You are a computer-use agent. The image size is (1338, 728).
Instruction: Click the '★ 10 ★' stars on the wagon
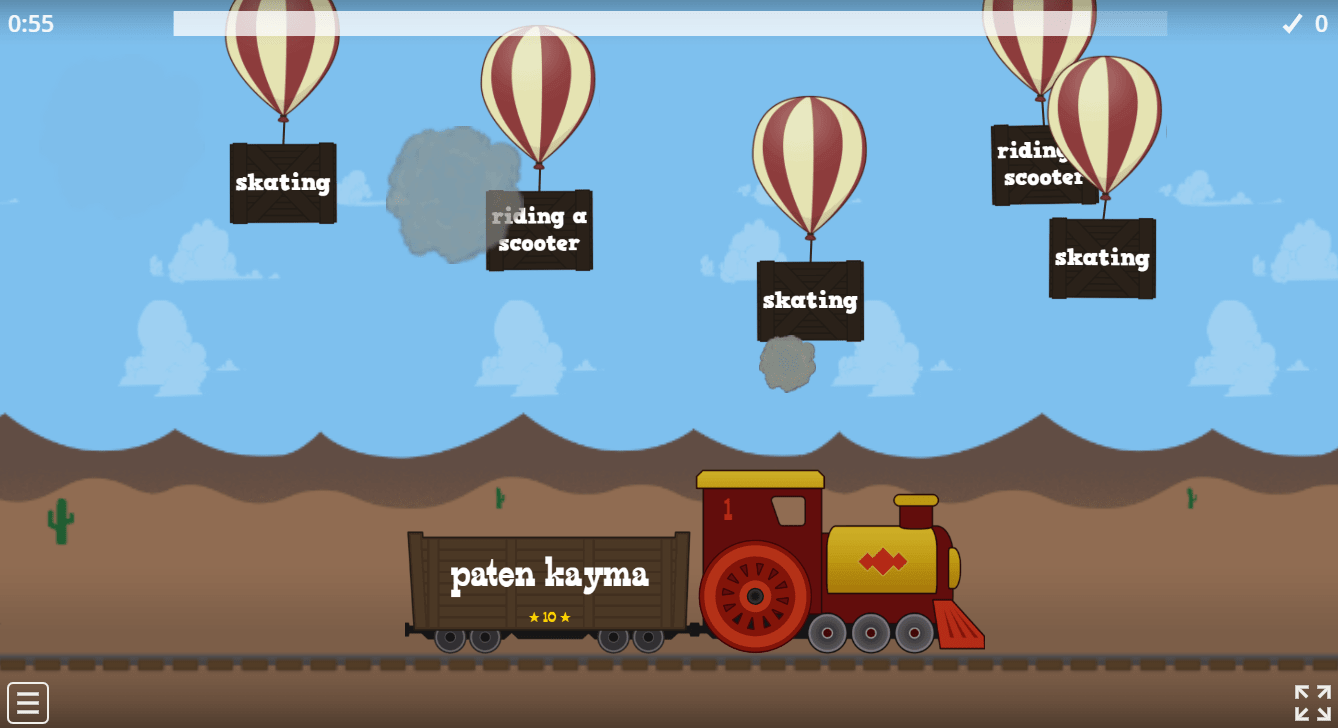tap(548, 617)
